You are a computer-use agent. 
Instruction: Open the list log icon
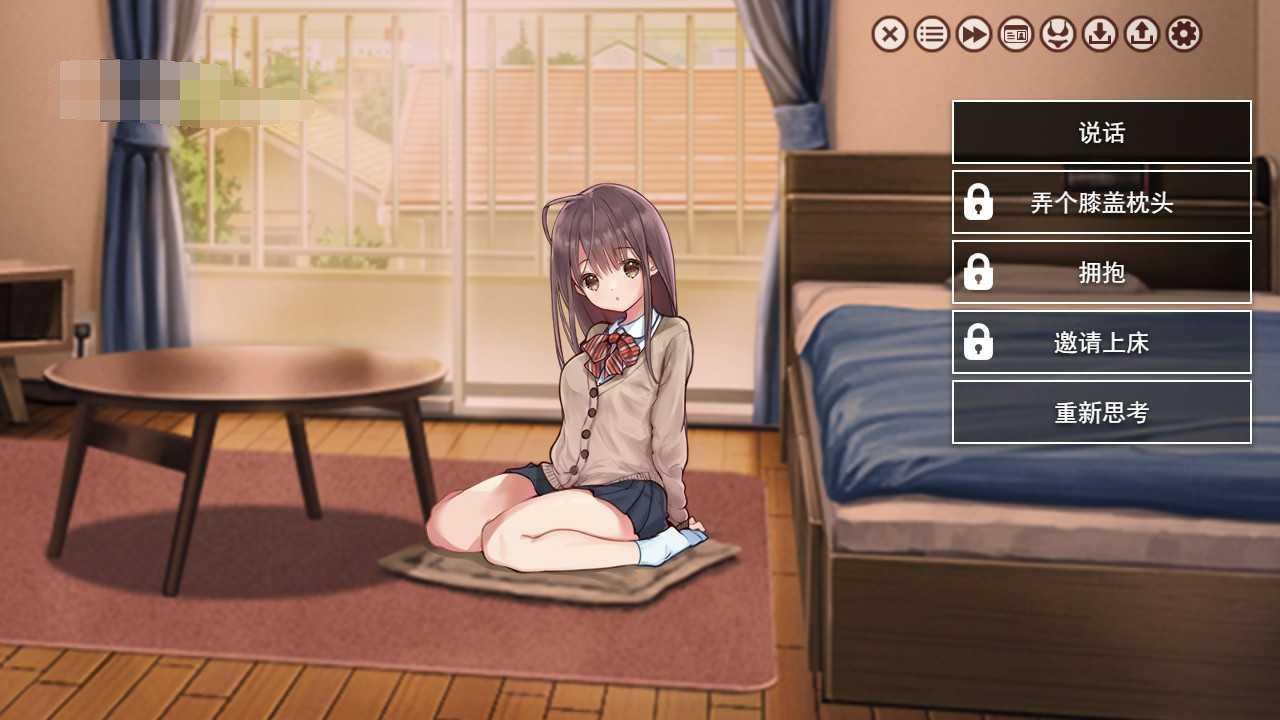click(931, 35)
